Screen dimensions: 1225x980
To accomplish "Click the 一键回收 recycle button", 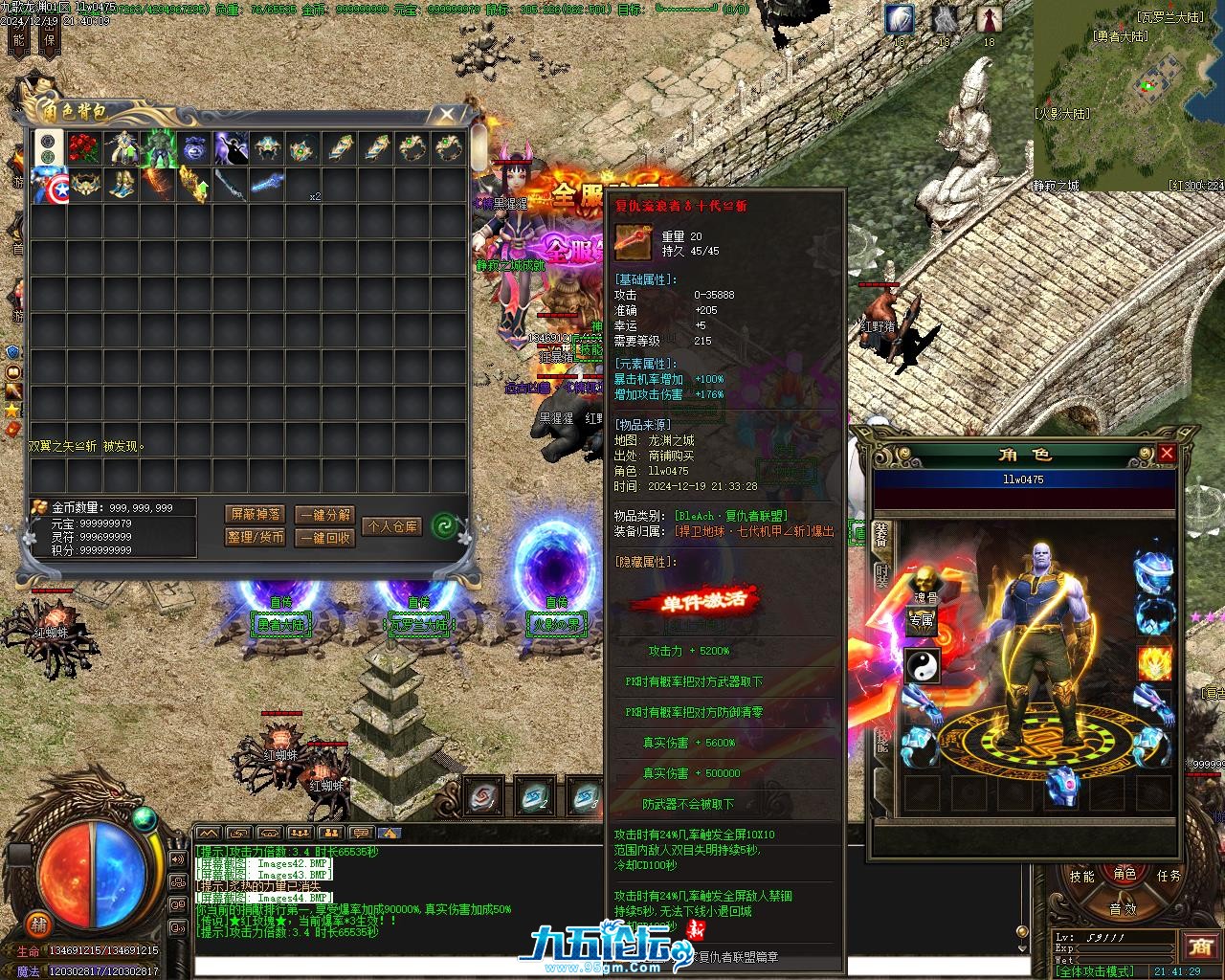I will (323, 538).
